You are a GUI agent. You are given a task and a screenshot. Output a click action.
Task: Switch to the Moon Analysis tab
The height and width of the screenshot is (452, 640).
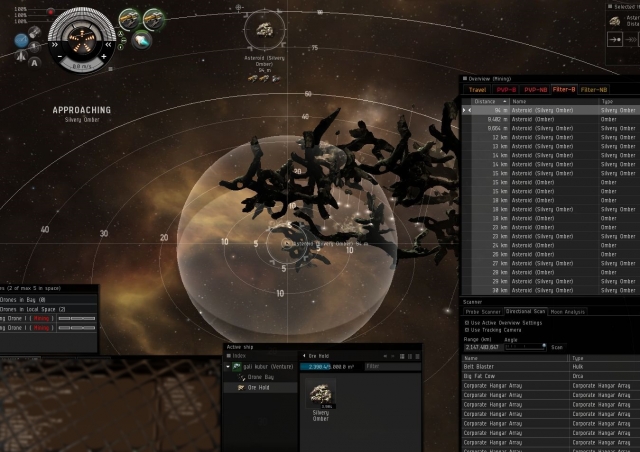coord(569,312)
